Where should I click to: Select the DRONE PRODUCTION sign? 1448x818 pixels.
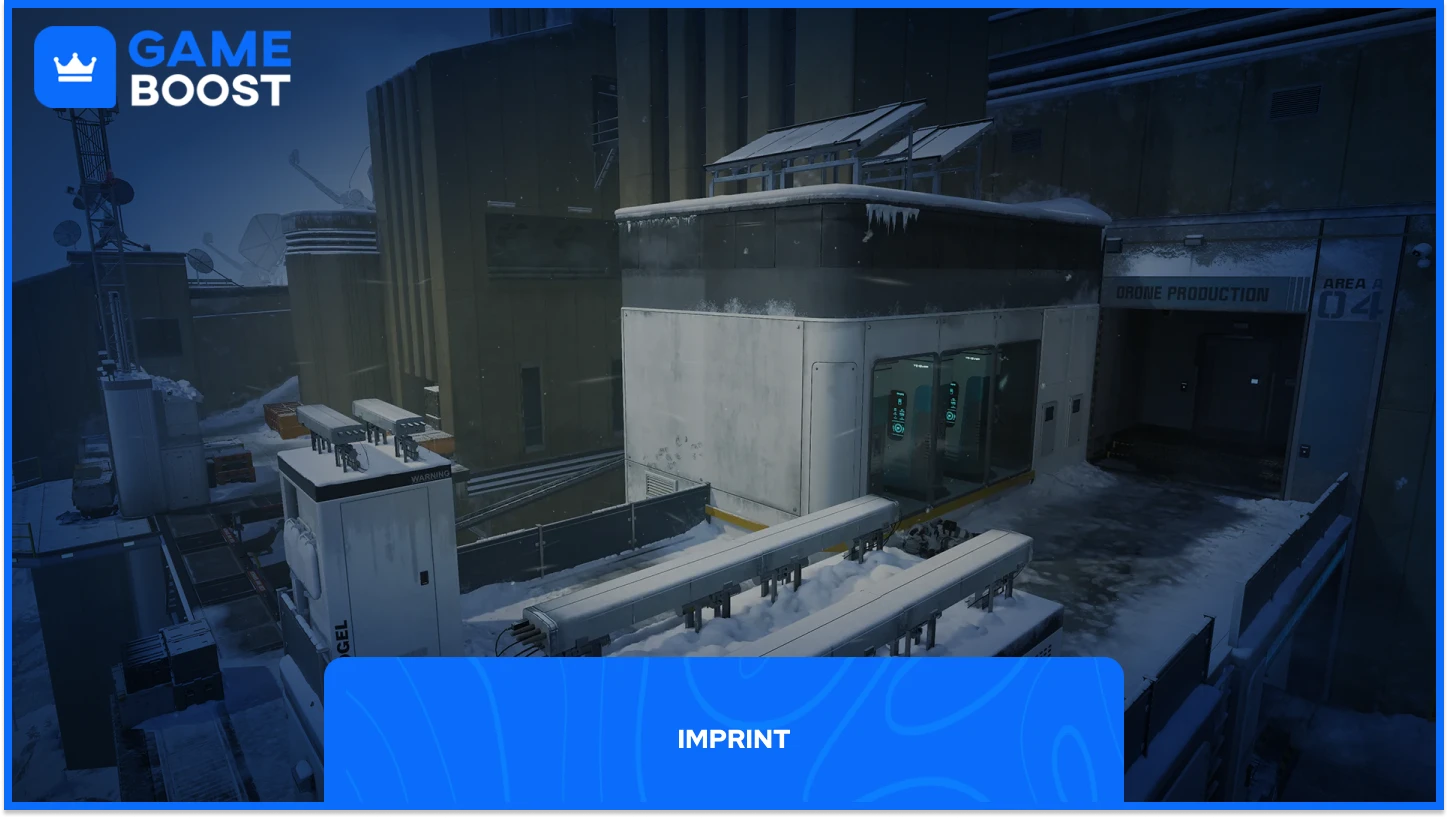tap(1191, 293)
